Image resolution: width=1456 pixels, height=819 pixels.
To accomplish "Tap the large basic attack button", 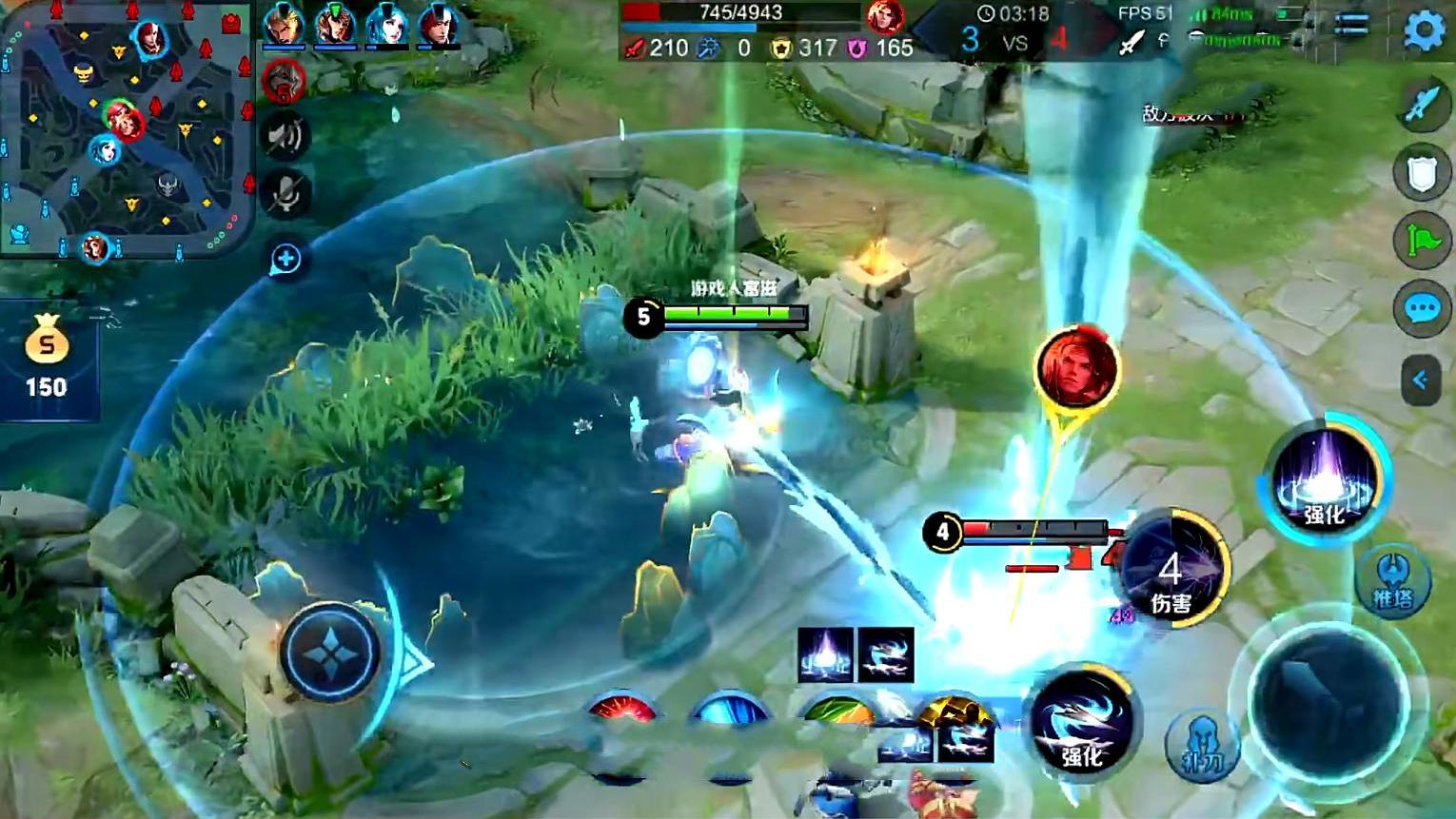I will pos(1328,703).
